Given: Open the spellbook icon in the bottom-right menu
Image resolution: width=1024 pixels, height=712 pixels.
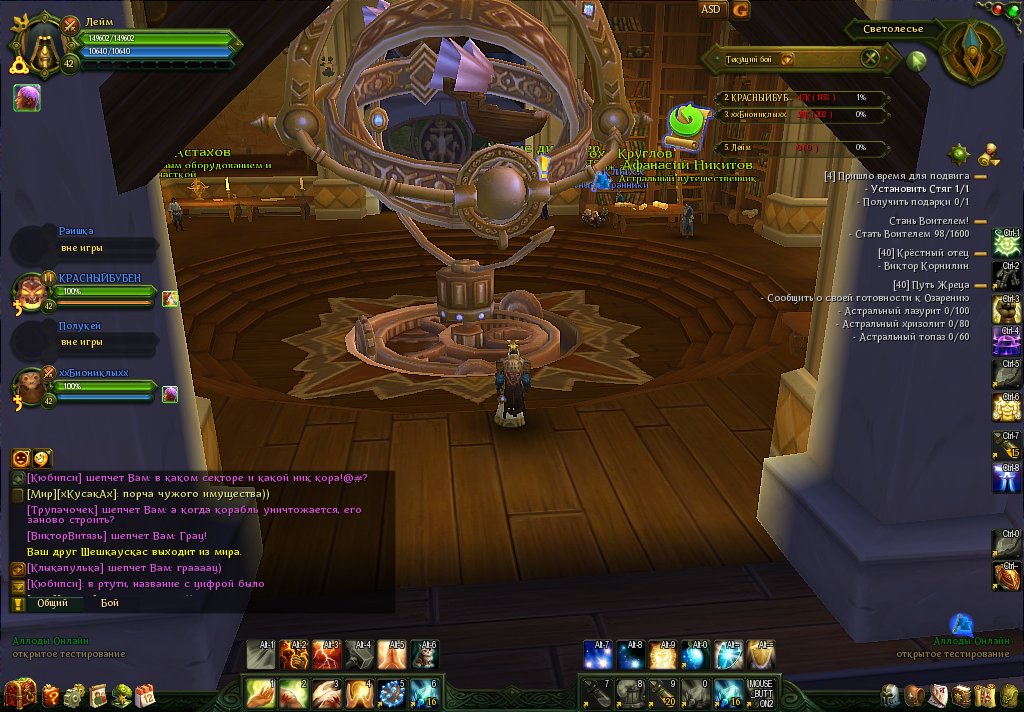Looking at the screenshot, I should click(x=962, y=695).
